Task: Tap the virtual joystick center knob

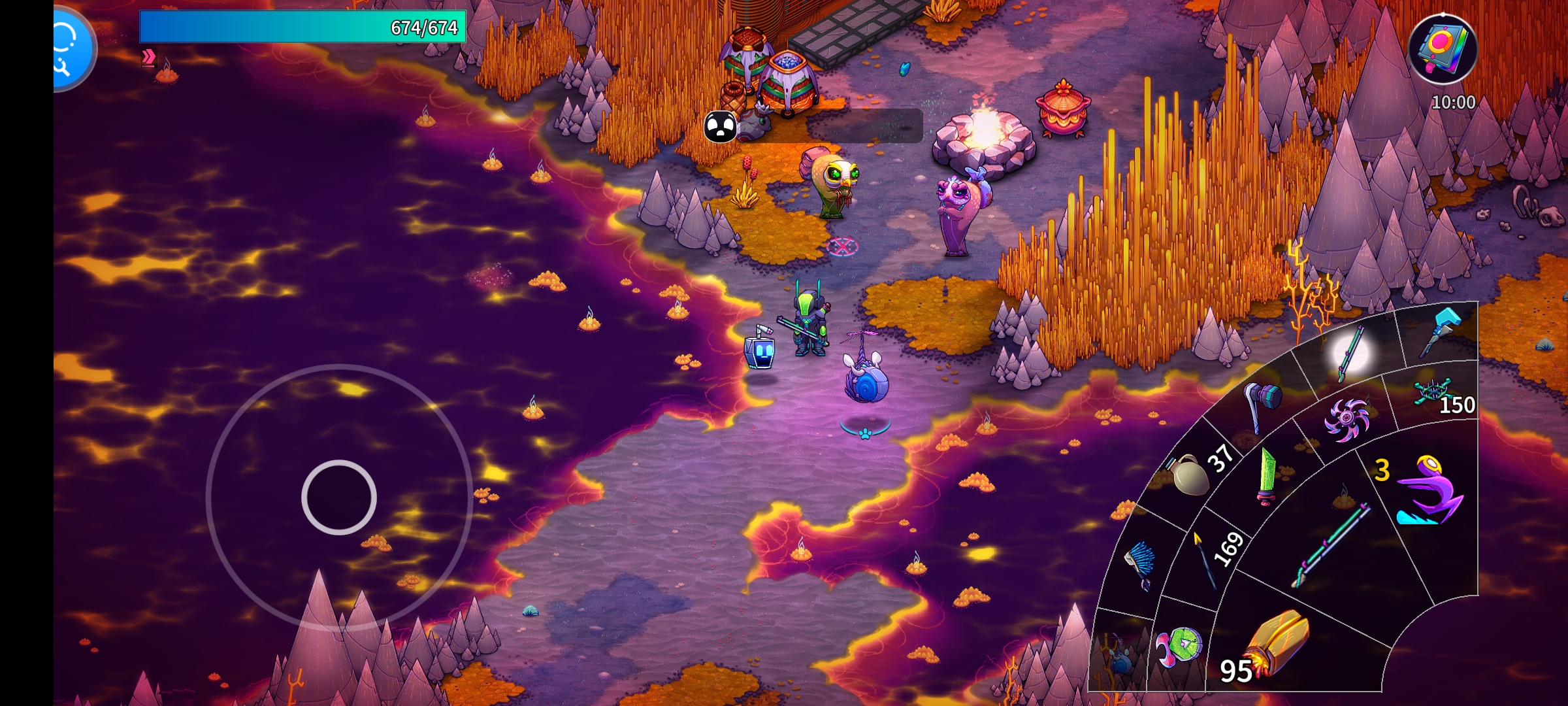Action: click(x=339, y=497)
